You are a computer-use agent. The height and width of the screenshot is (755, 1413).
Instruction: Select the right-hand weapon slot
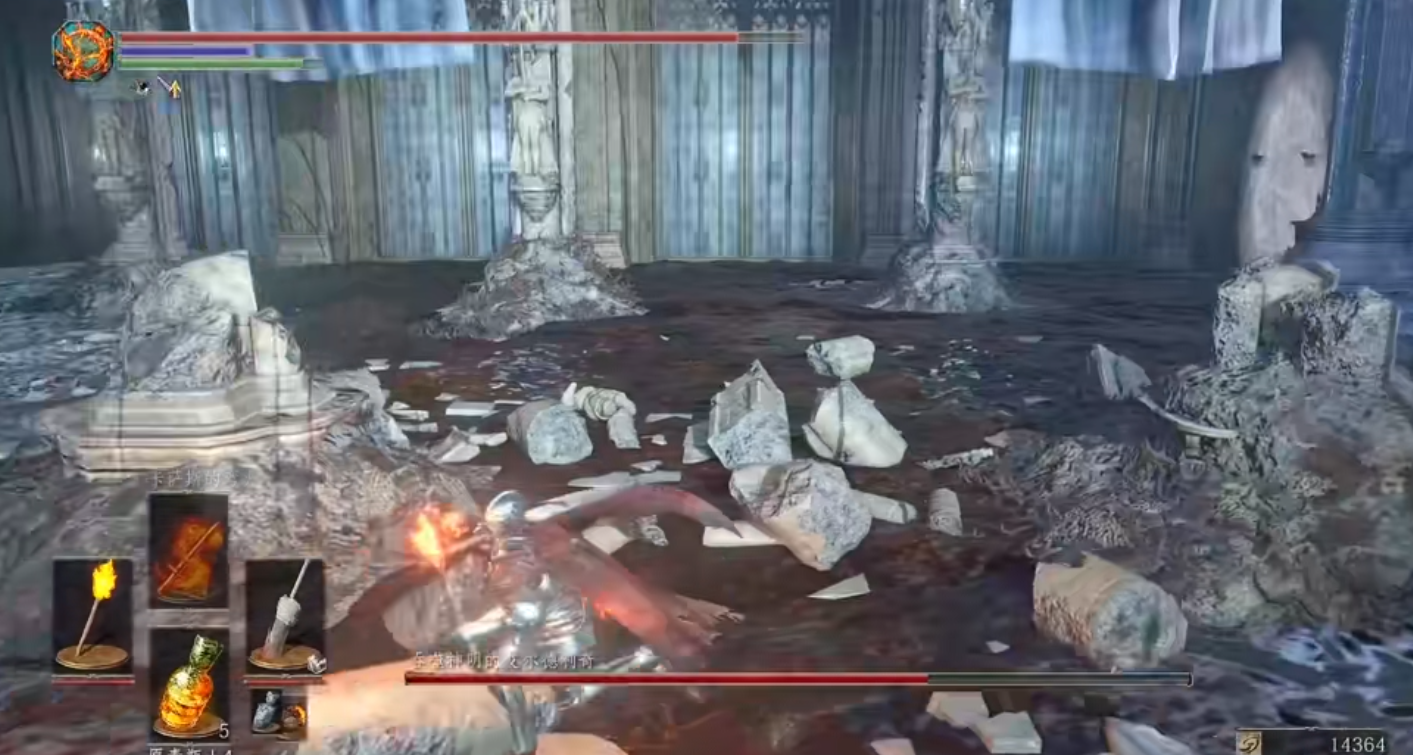tap(285, 613)
